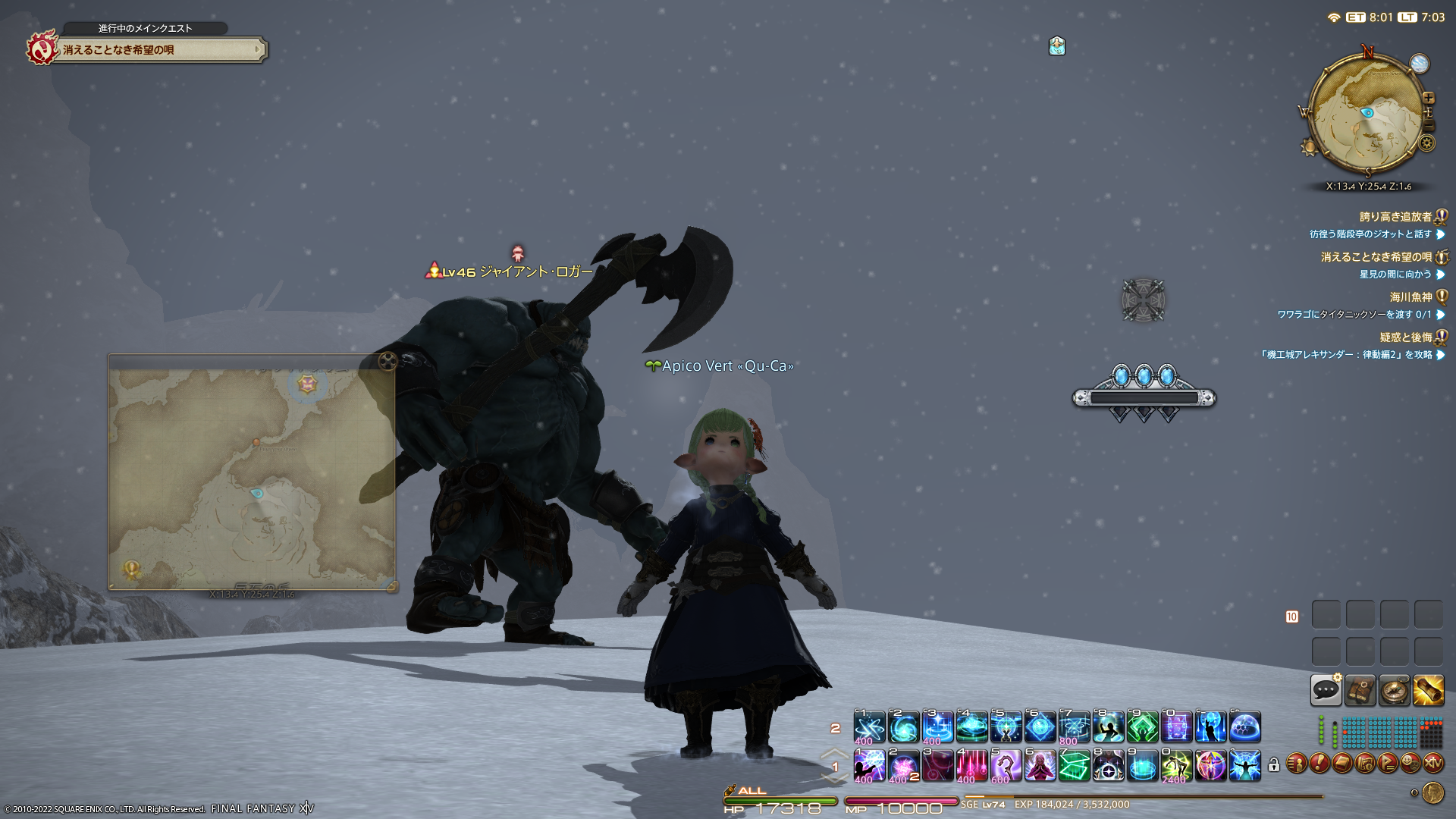1456x819 pixels.
Task: Zoom in the minimap with plus button
Action: [x=1429, y=98]
